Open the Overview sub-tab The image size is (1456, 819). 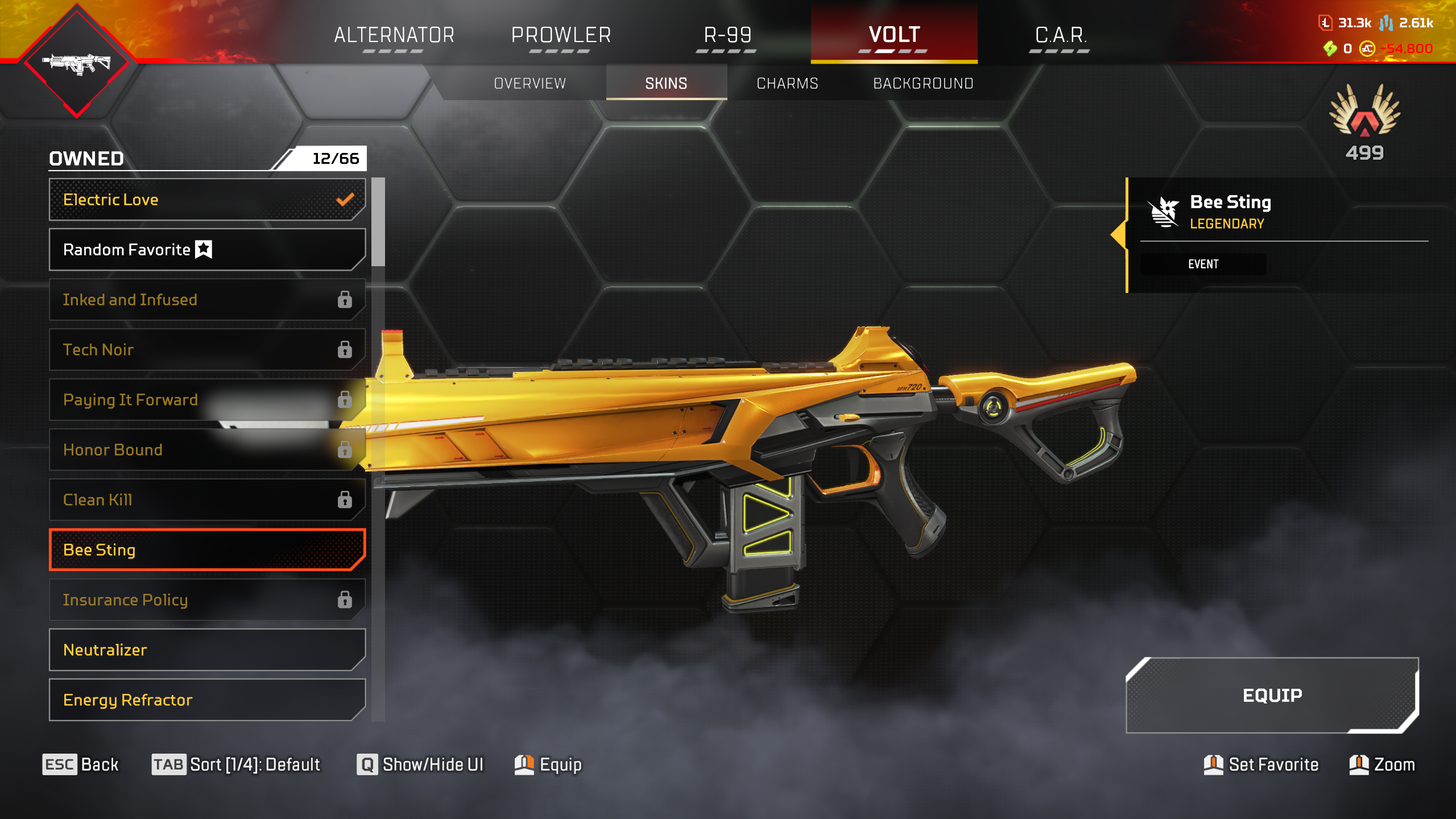(530, 84)
